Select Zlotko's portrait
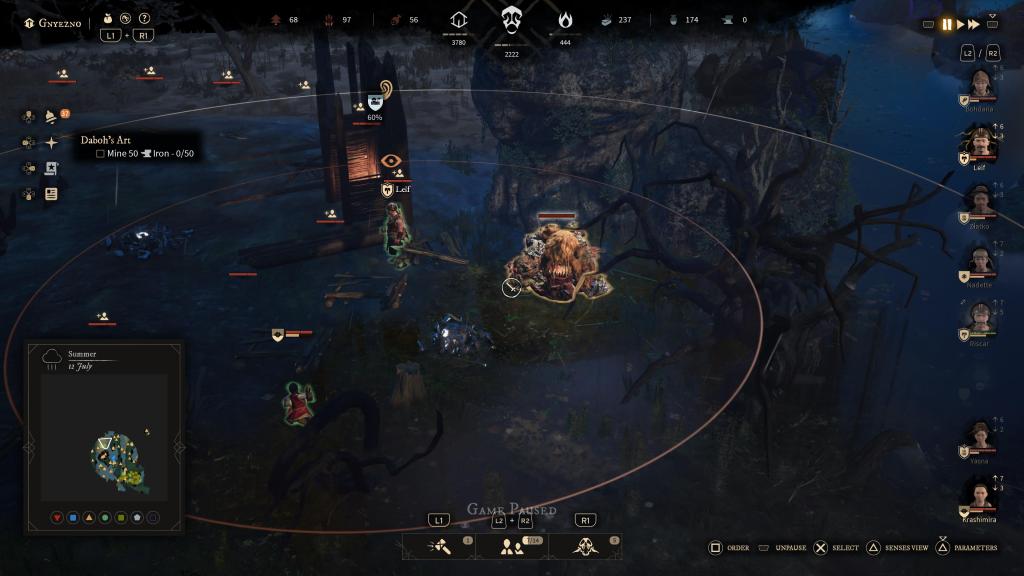The image size is (1024, 576). click(x=980, y=204)
